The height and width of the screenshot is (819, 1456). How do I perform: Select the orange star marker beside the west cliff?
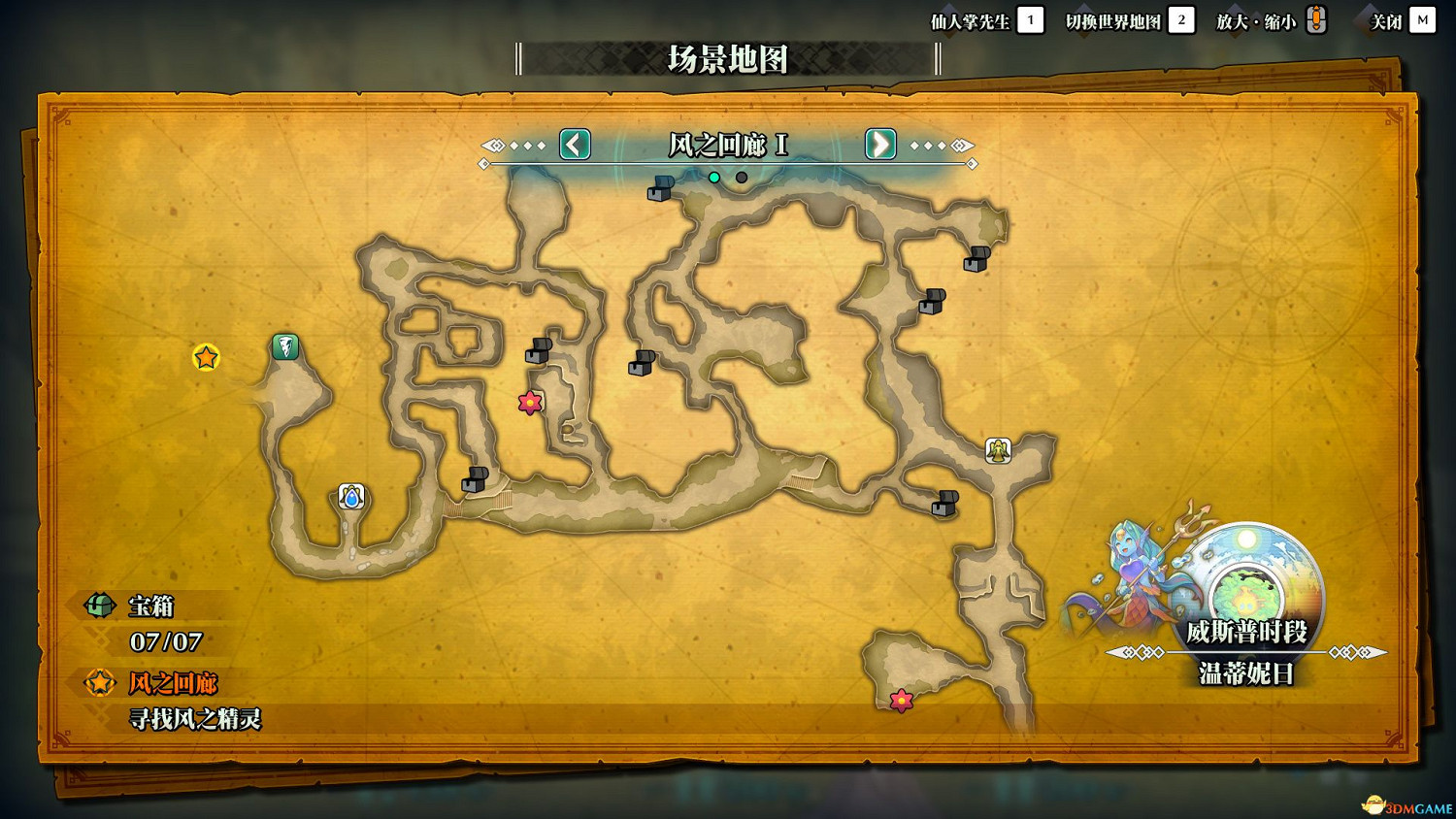tap(205, 358)
